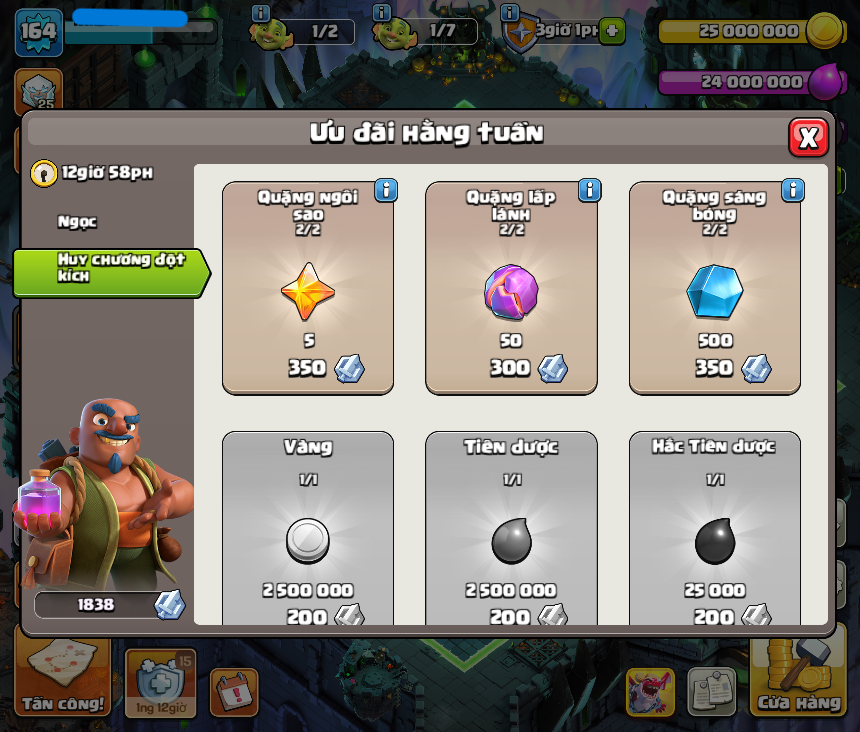The width and height of the screenshot is (860, 732).
Task: Show info for Quặng ngôi sao
Action: pos(386,191)
